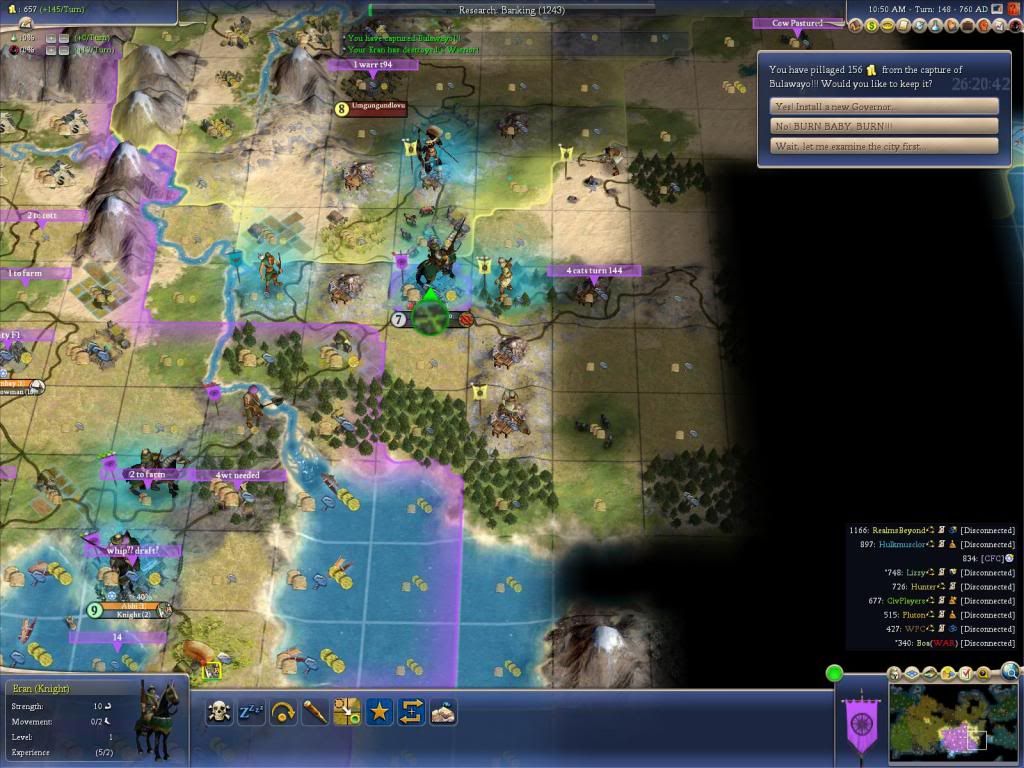Select "No! BURN BABY, BURN!!!" option

click(x=885, y=126)
